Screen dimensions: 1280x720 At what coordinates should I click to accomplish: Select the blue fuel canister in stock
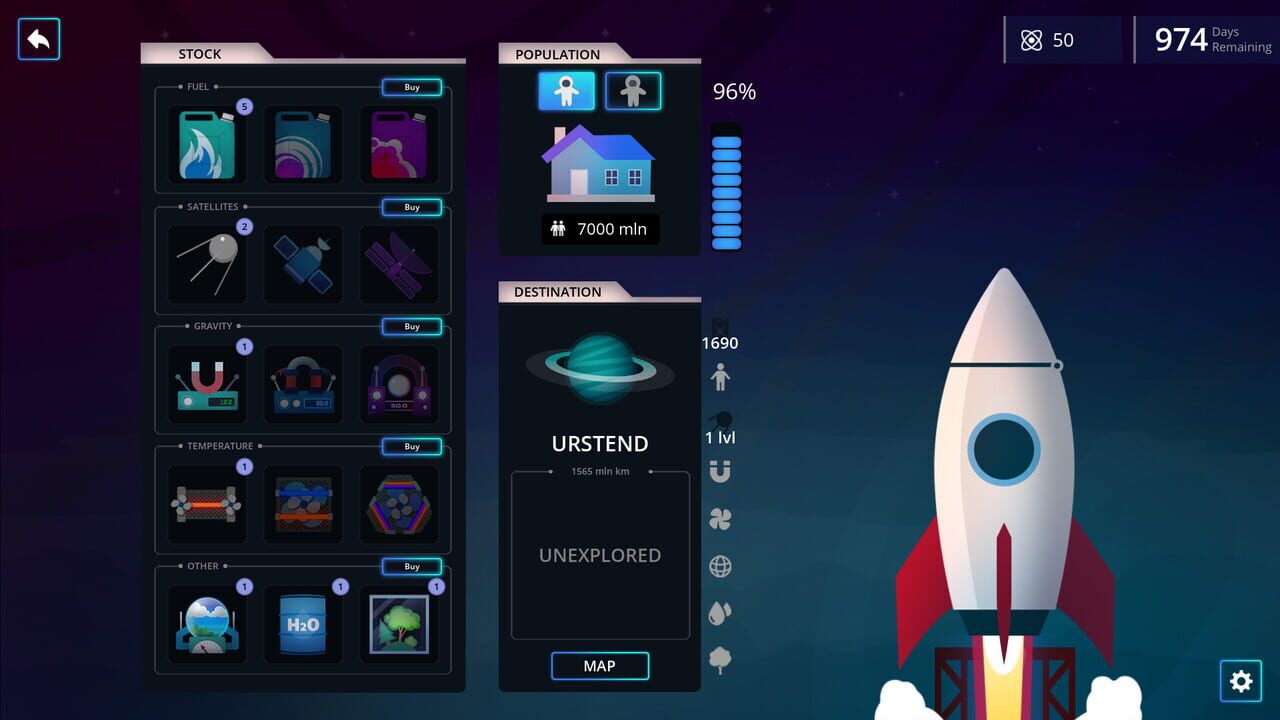303,144
